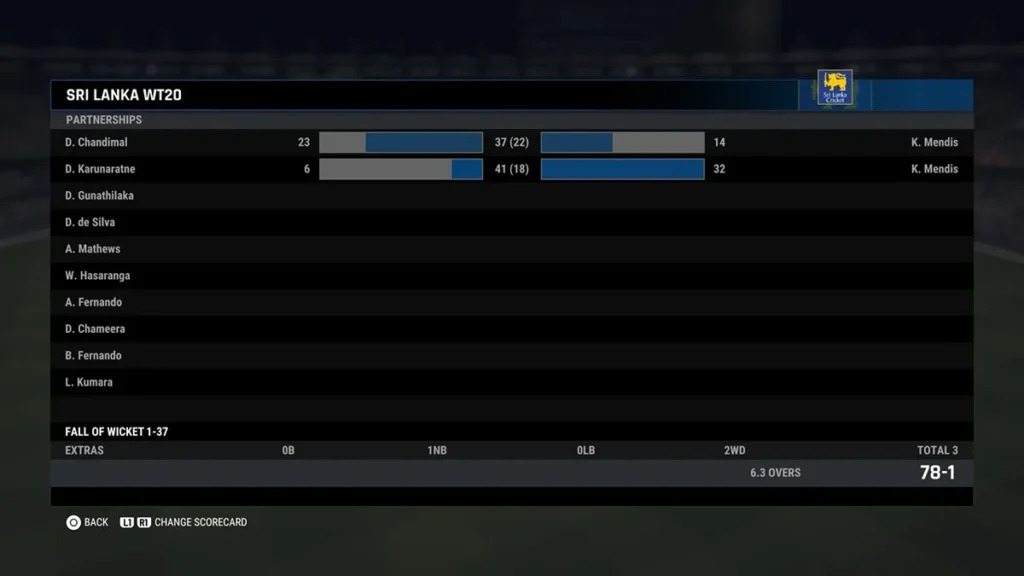This screenshot has width=1024, height=576.
Task: Click the B. Fernando row
Action: pyautogui.click(x=94, y=356)
